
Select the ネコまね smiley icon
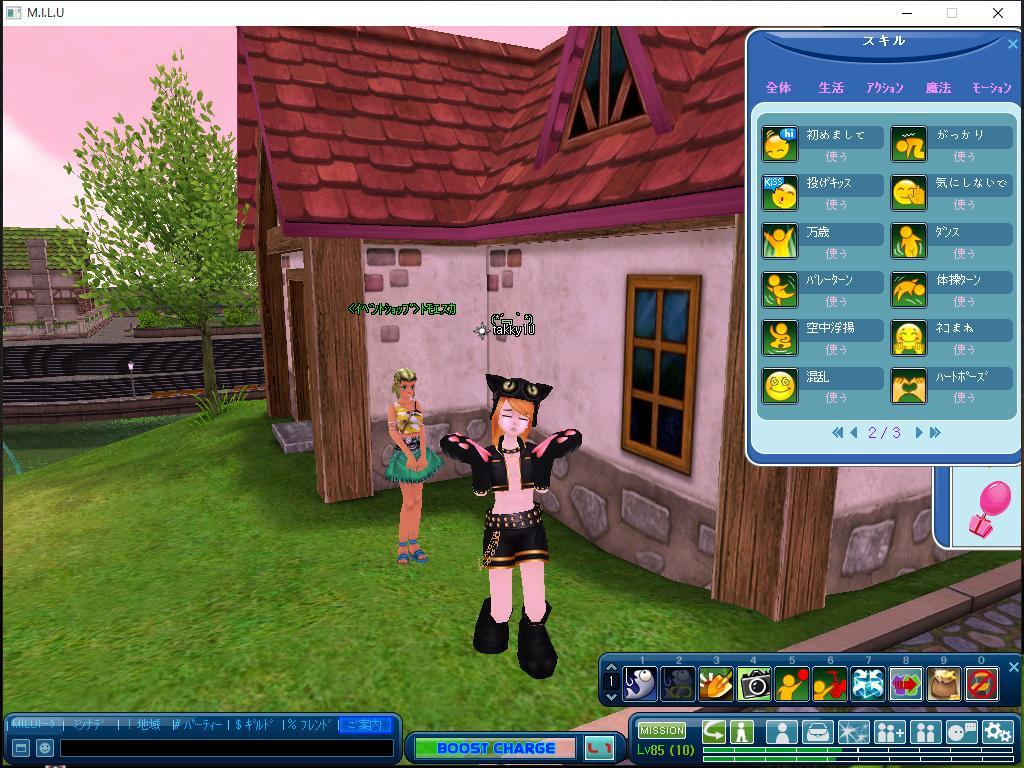[909, 338]
